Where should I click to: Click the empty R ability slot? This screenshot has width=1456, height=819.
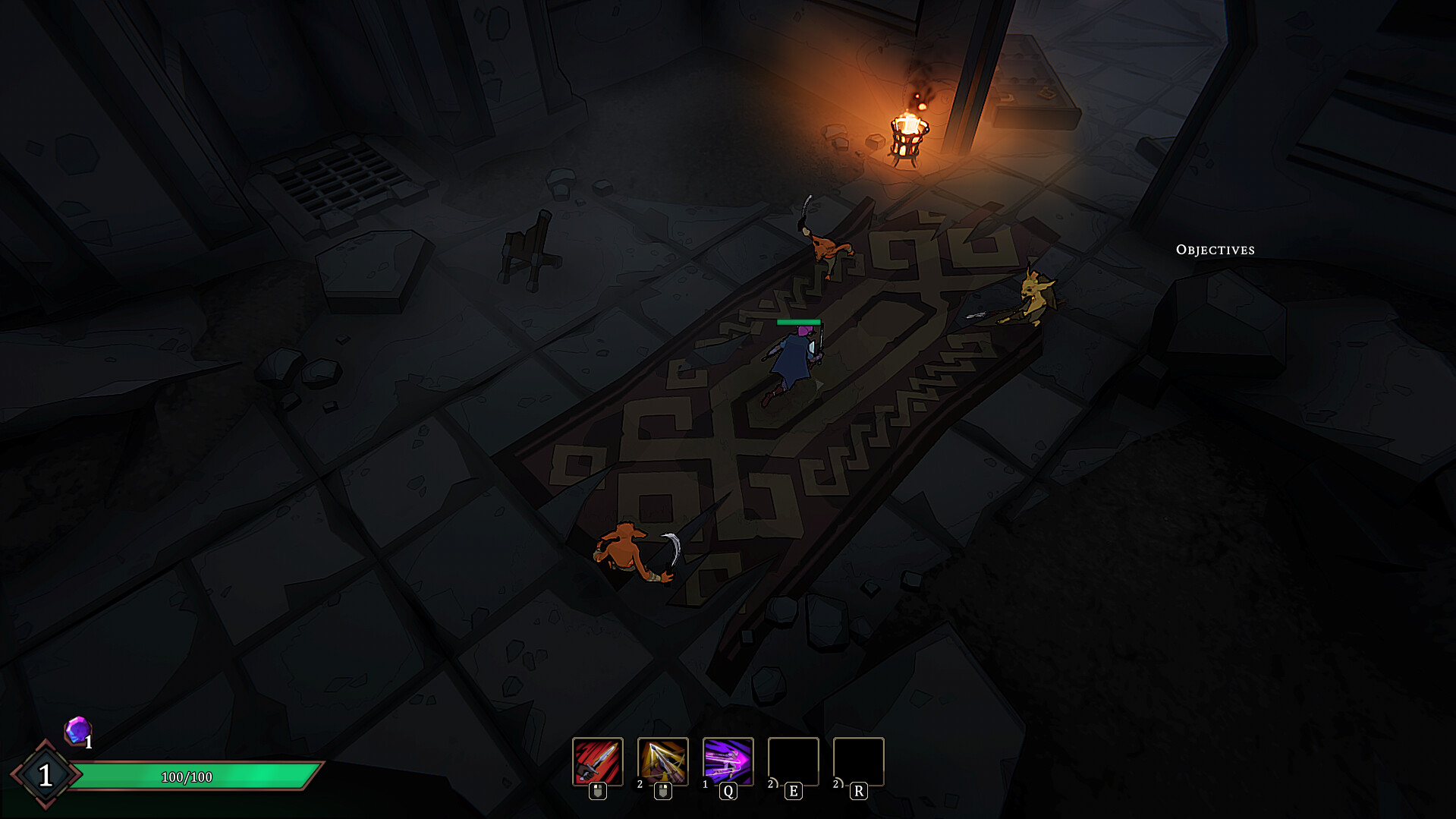click(858, 763)
